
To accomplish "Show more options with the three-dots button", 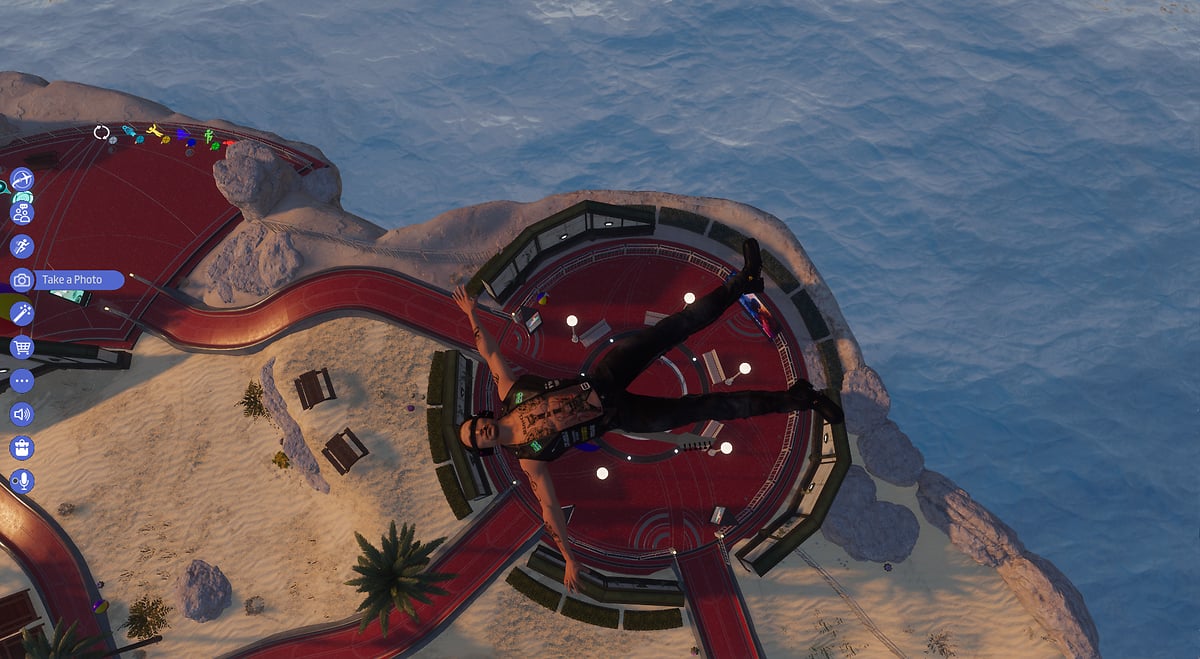I will click(22, 380).
